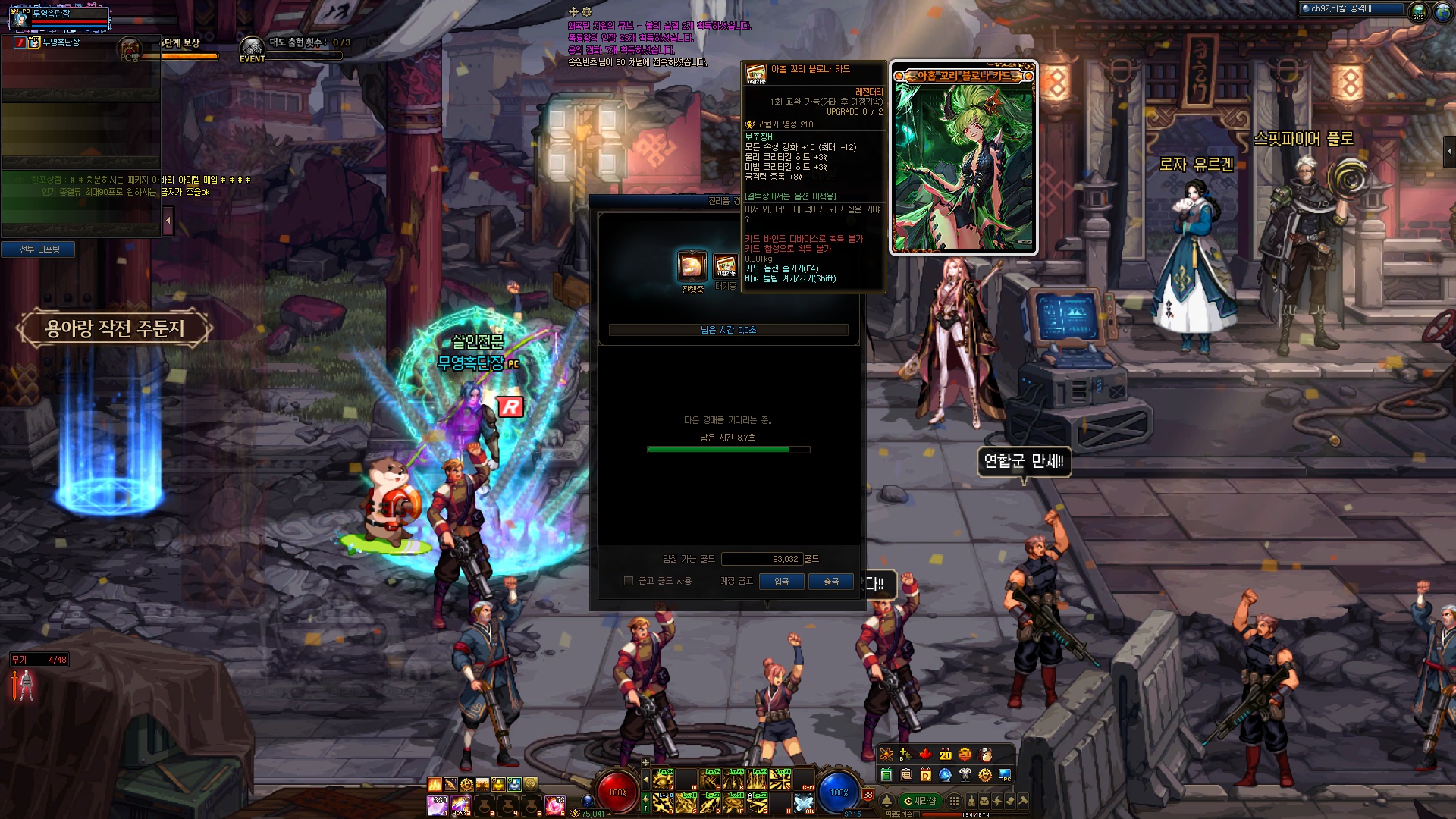Open the orange D calendar icon
The height and width of the screenshot is (819, 1456).
[925, 775]
